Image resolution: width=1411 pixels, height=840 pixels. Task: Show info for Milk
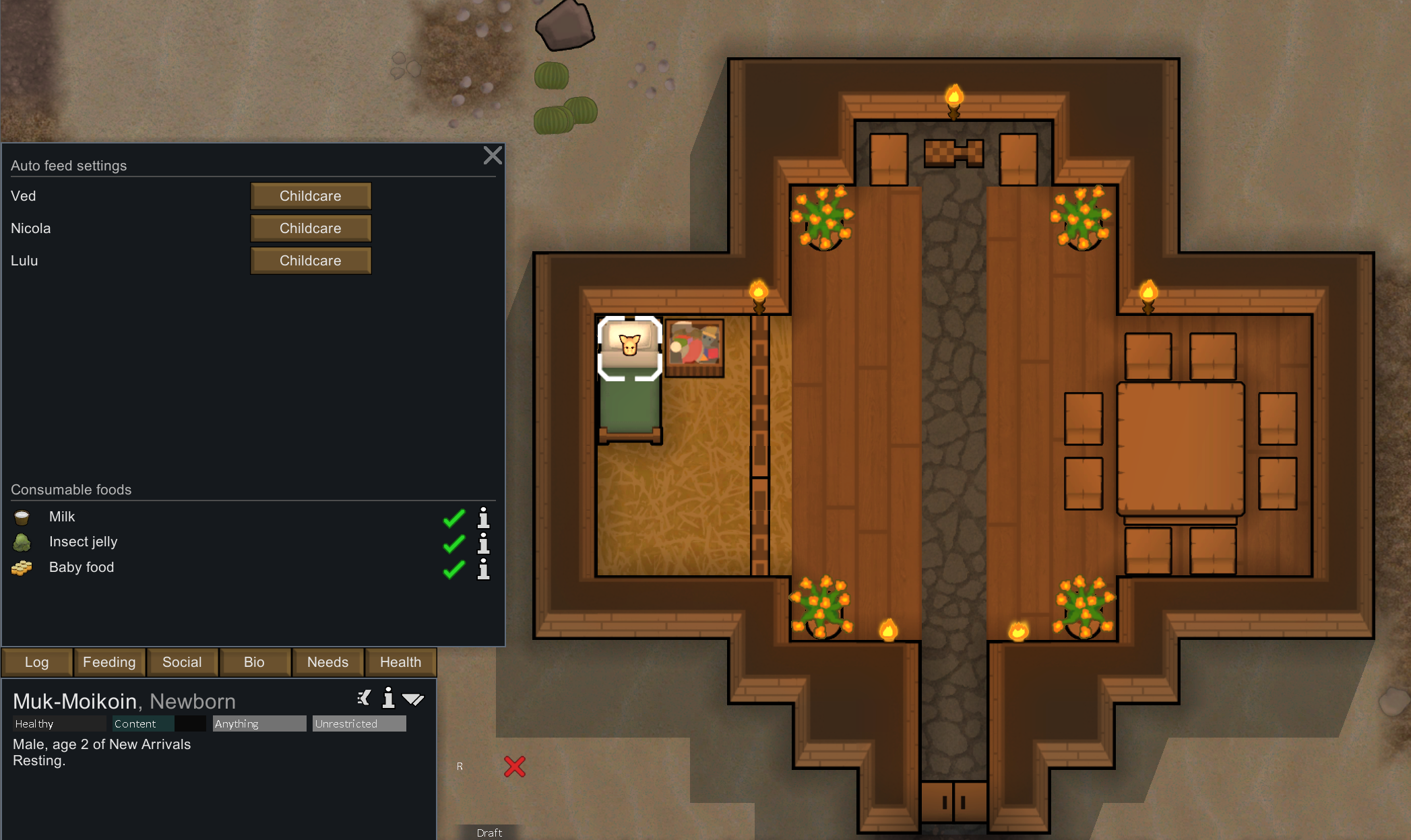(483, 518)
